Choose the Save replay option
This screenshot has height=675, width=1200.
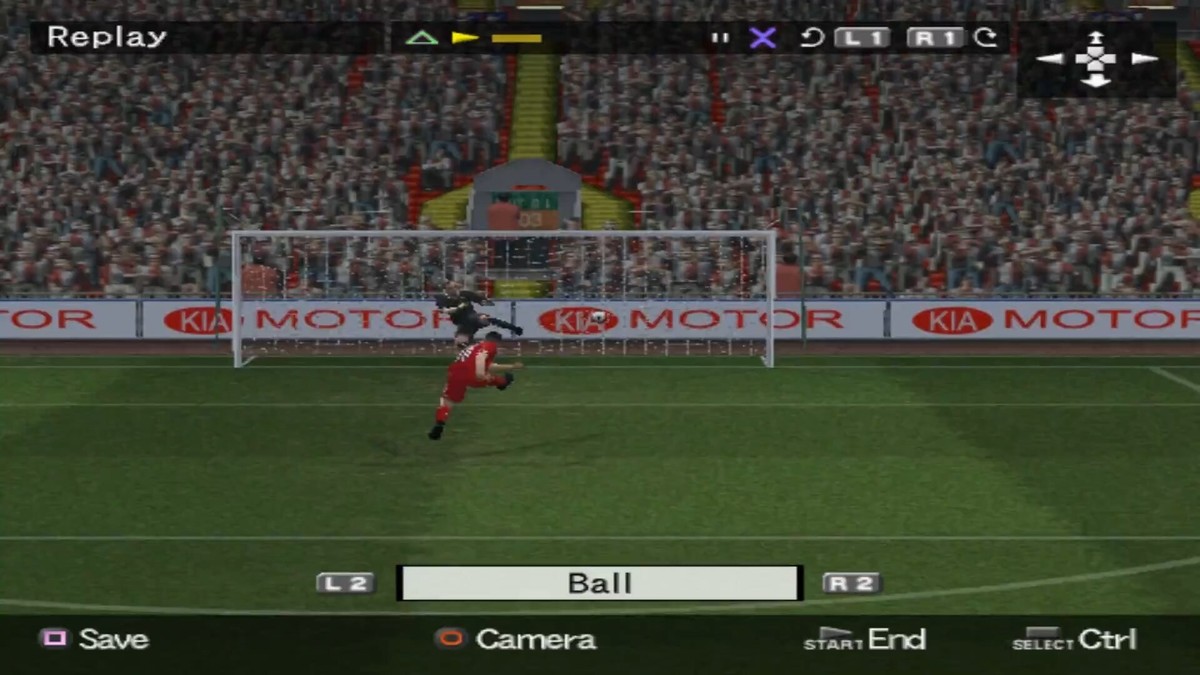tap(94, 639)
